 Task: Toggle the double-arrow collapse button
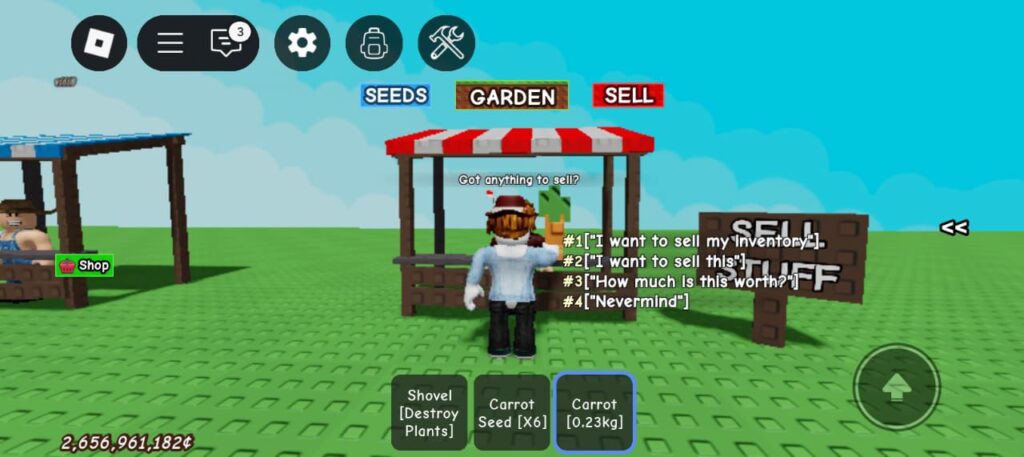(953, 227)
